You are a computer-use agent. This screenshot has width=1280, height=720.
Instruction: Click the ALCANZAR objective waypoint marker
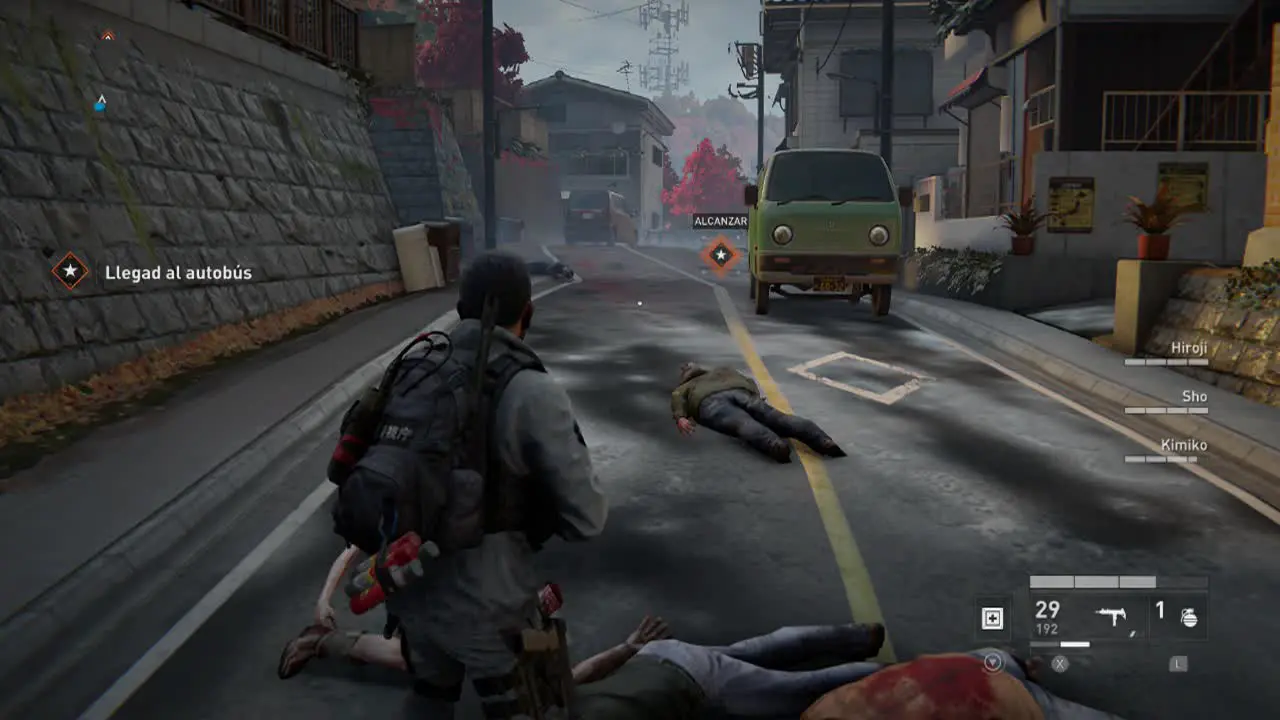720,255
